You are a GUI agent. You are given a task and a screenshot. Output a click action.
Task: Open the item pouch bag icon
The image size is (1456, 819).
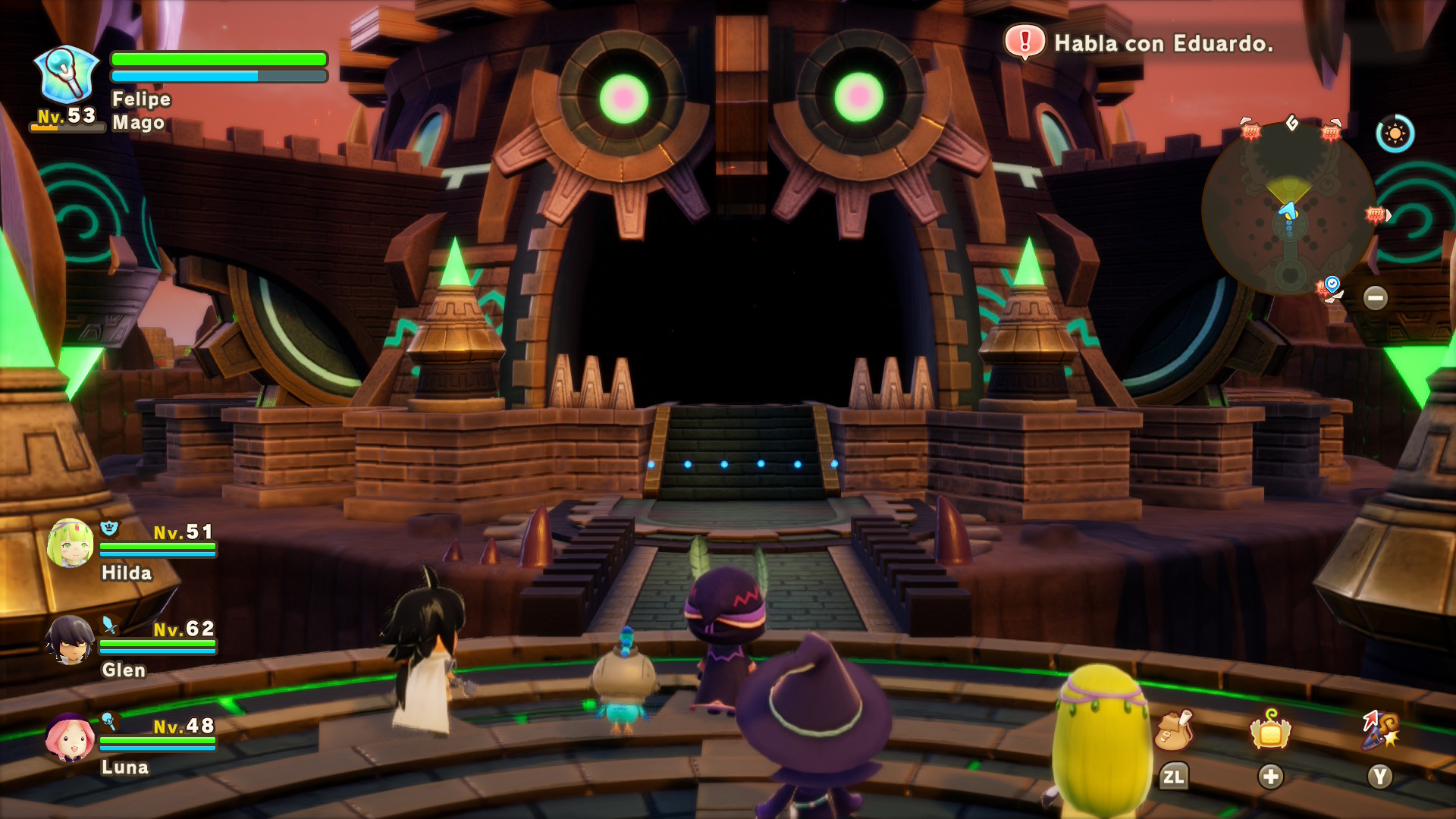(x=1173, y=730)
